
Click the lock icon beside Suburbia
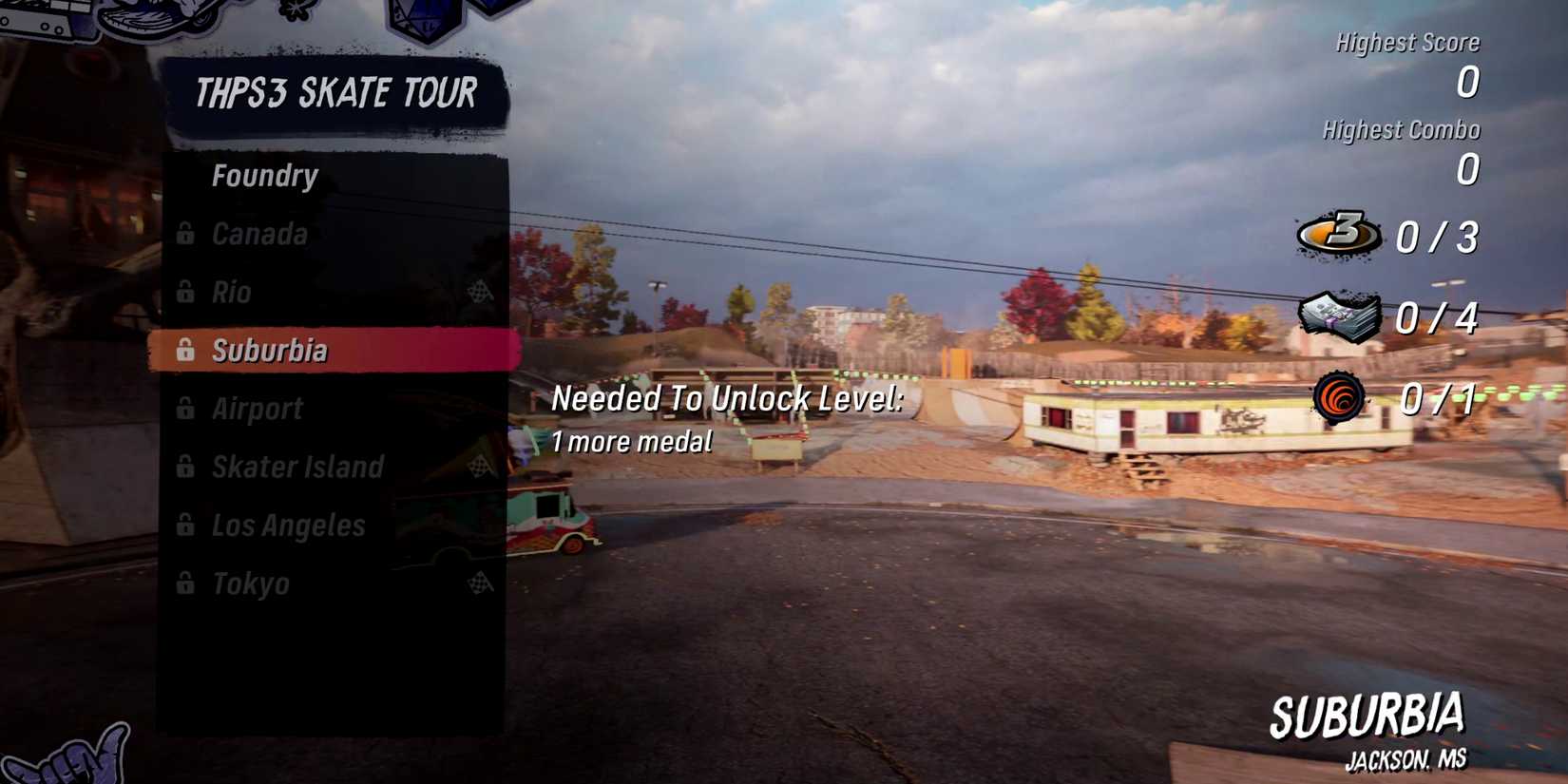[x=184, y=351]
